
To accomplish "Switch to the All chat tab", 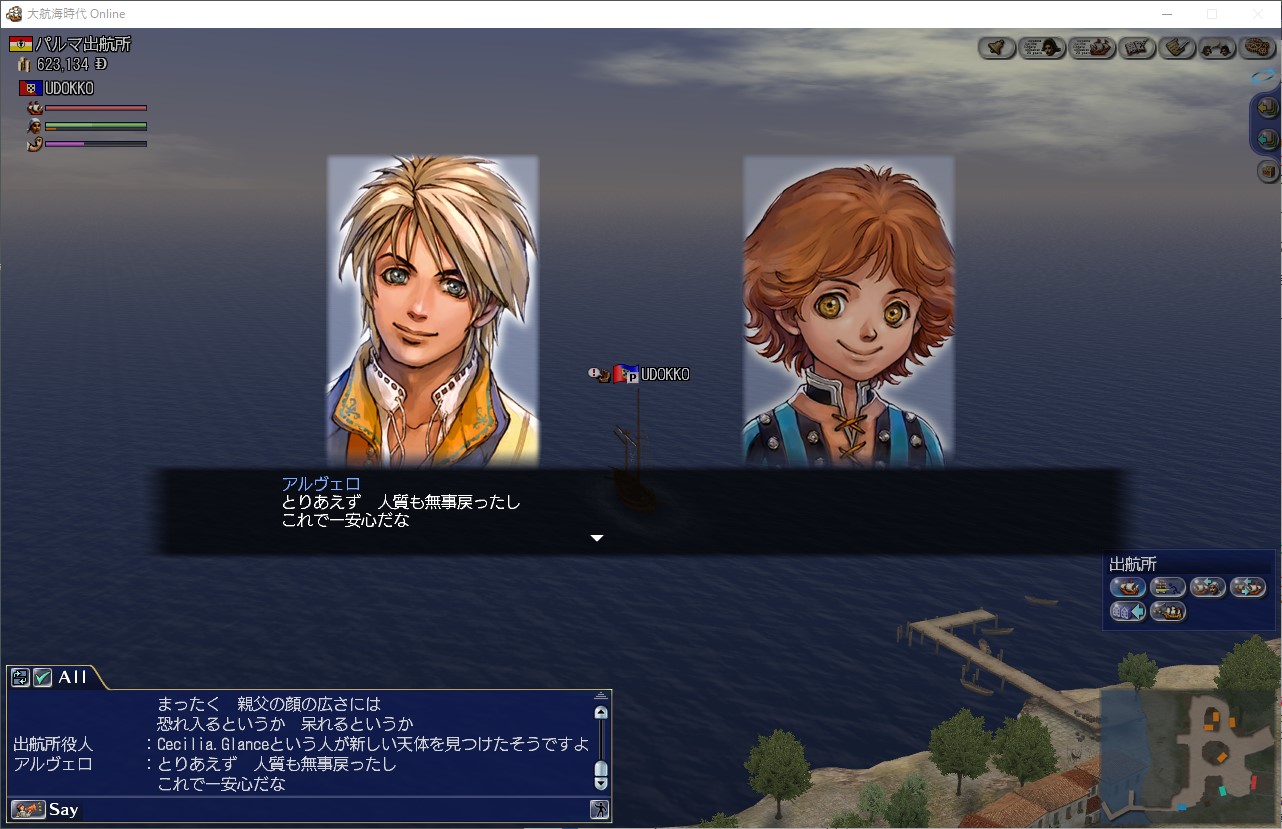I will (71, 677).
